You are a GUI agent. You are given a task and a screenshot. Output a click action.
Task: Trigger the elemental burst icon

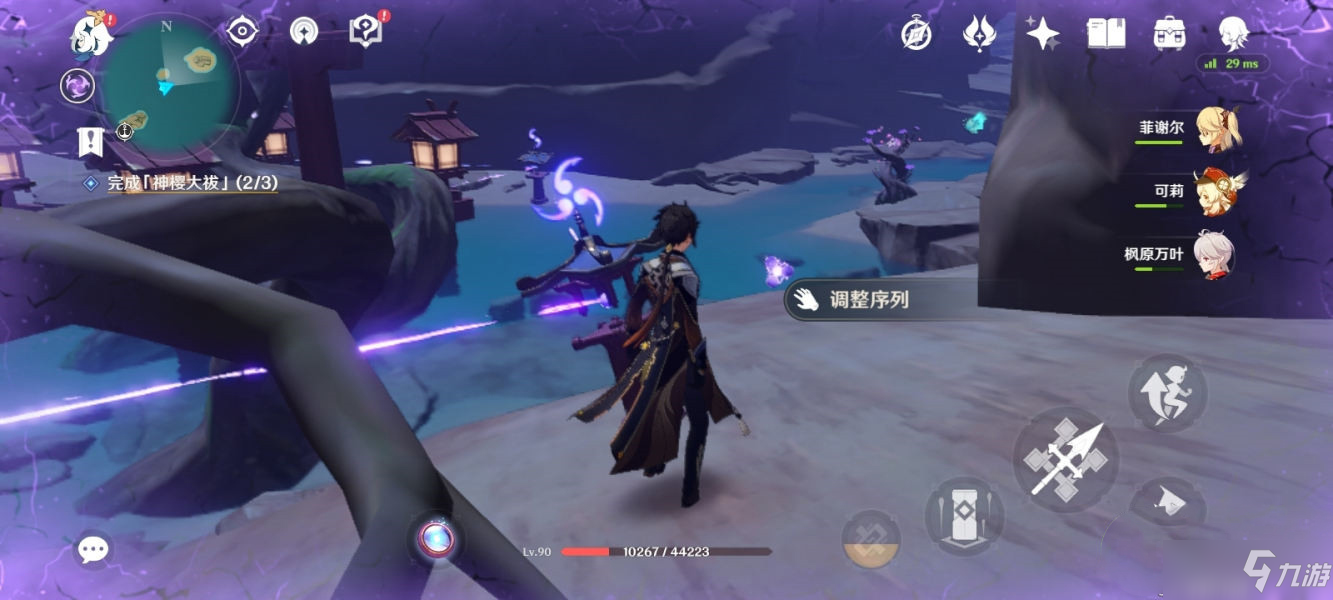[x=871, y=539]
